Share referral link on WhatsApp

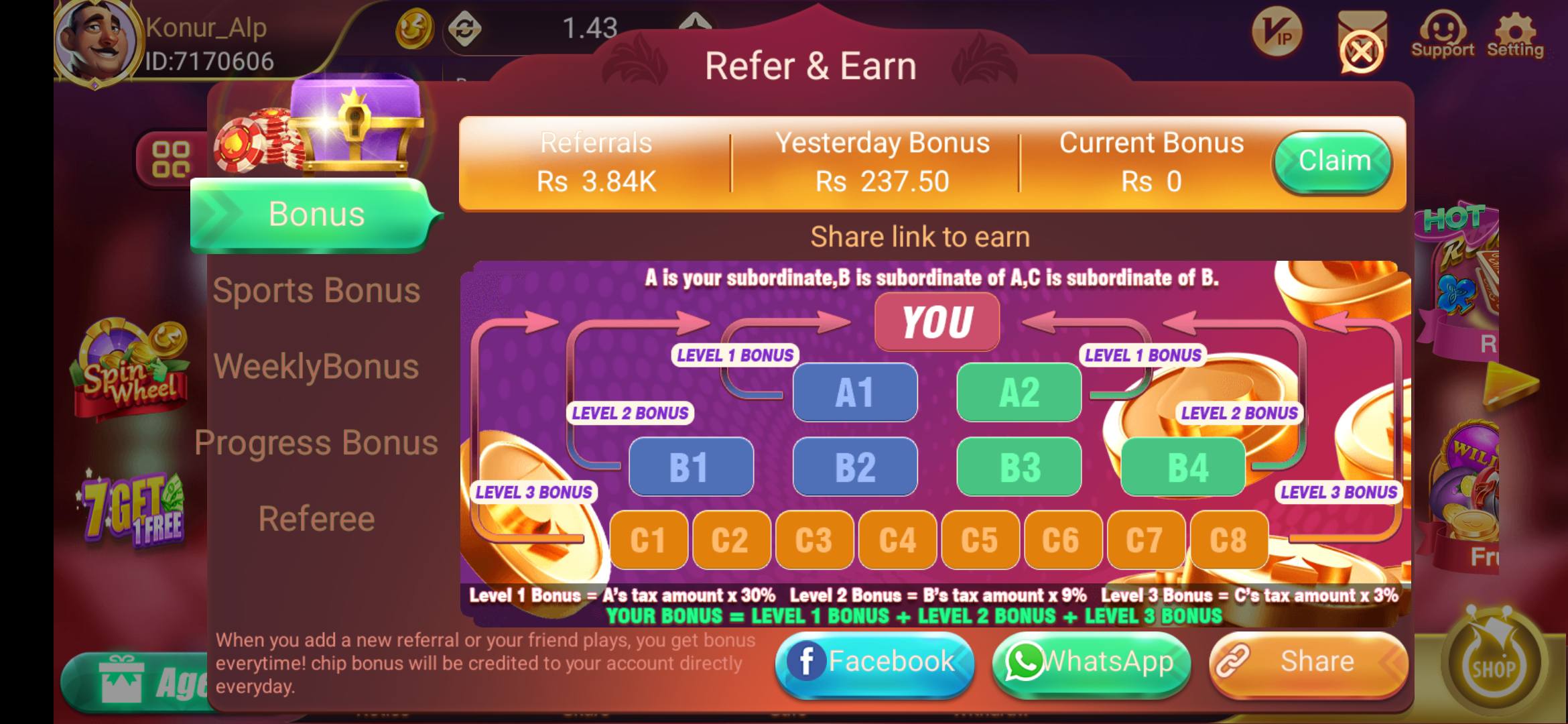1090,662
